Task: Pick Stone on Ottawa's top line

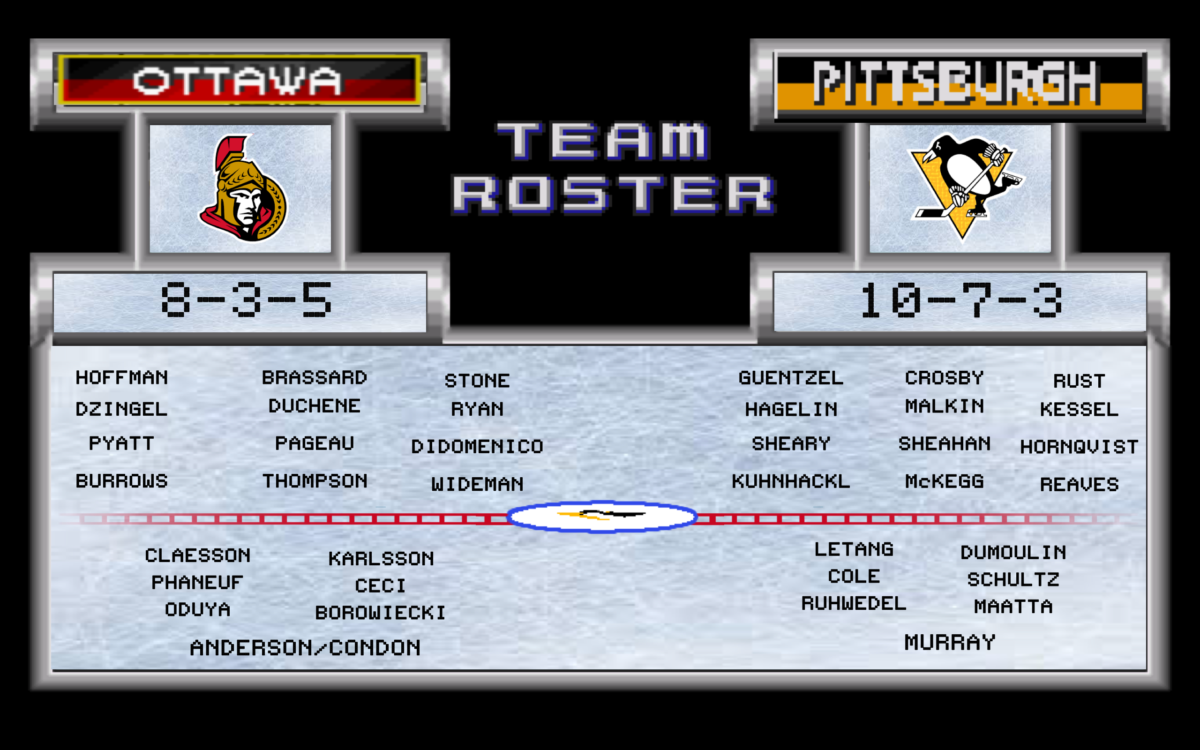Action: 477,381
